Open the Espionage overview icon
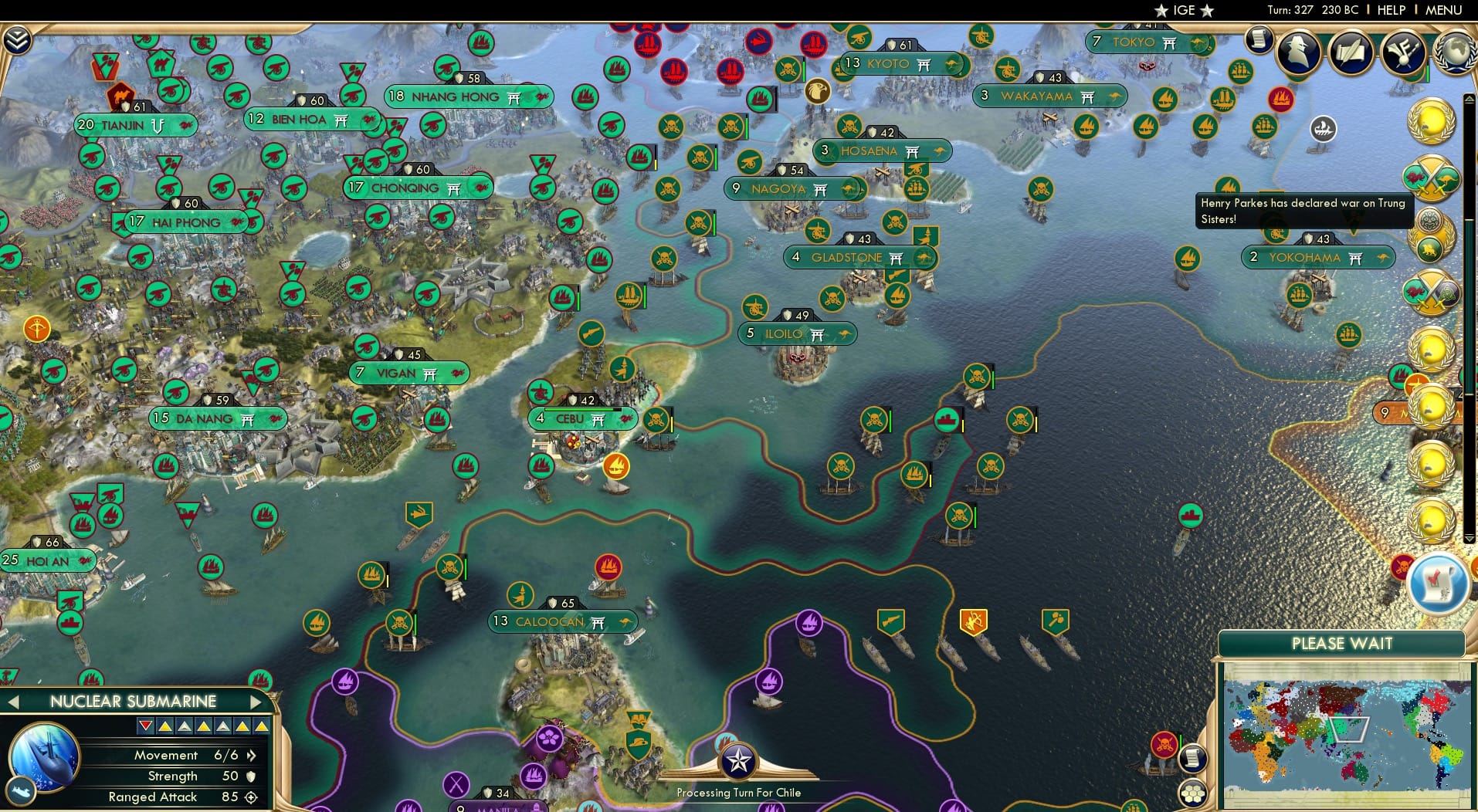This screenshot has width=1478, height=812. click(x=1297, y=51)
